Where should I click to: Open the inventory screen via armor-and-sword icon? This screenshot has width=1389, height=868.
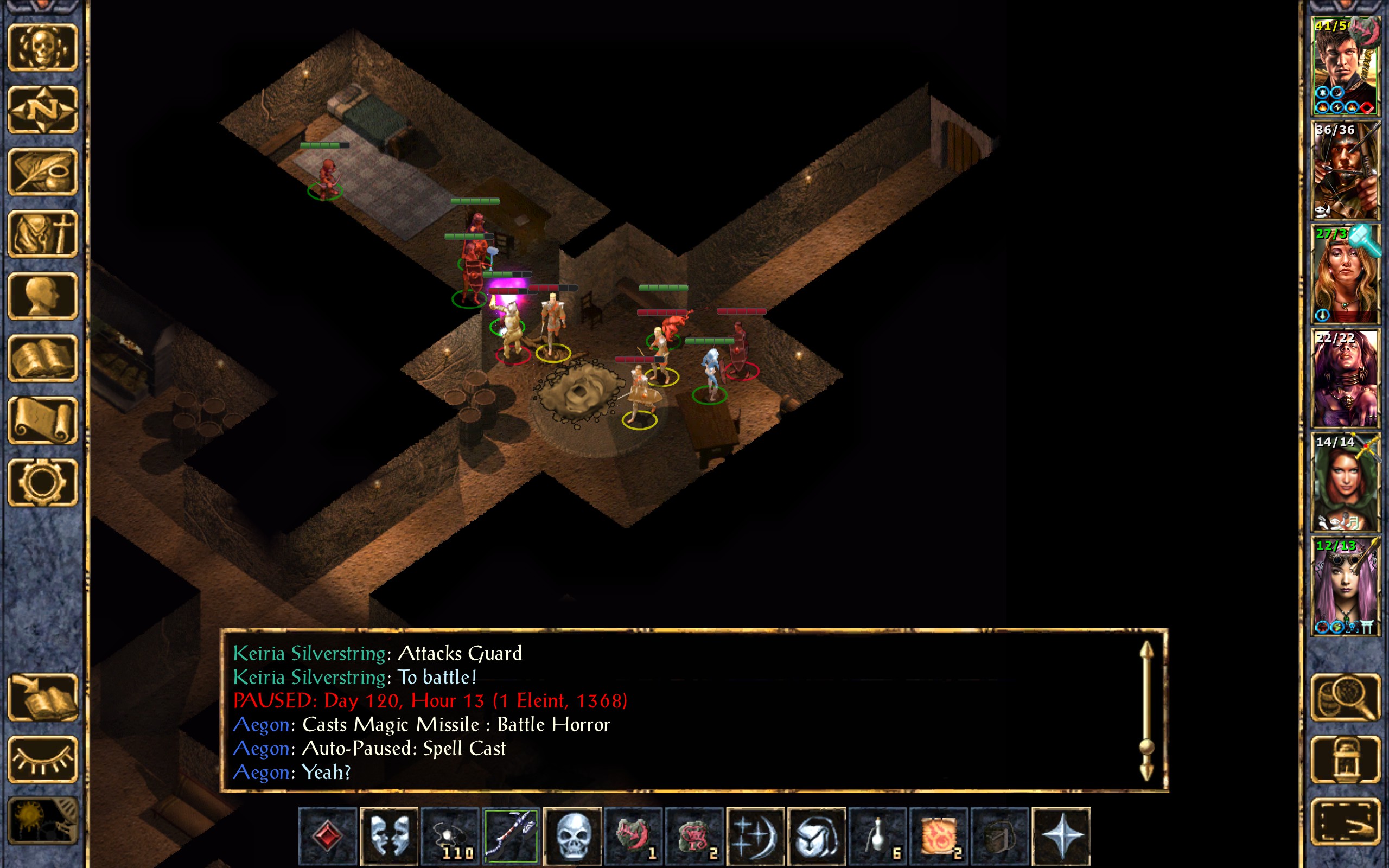click(42, 234)
